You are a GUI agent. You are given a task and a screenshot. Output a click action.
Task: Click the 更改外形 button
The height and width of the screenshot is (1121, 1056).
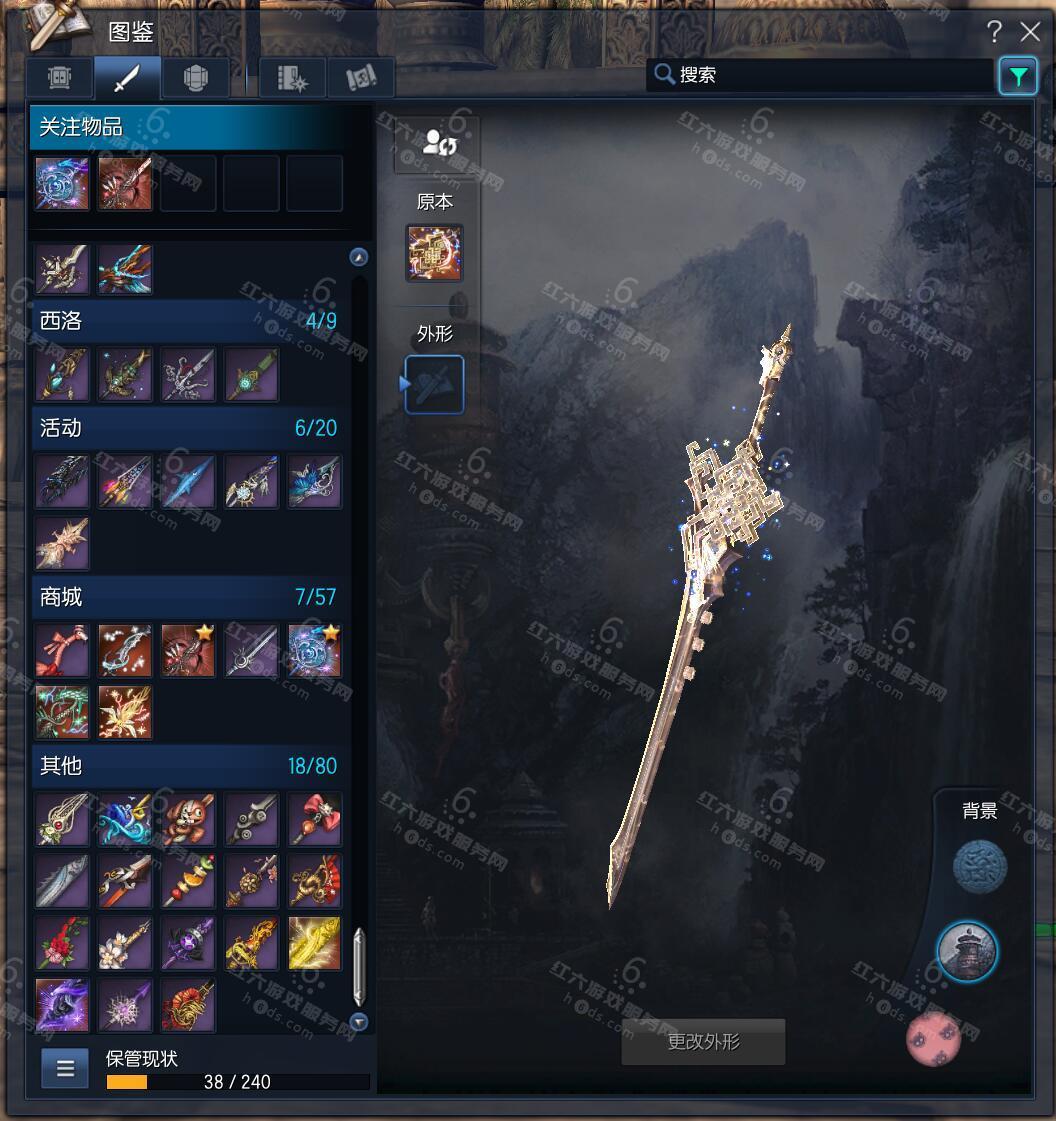[x=703, y=1042]
